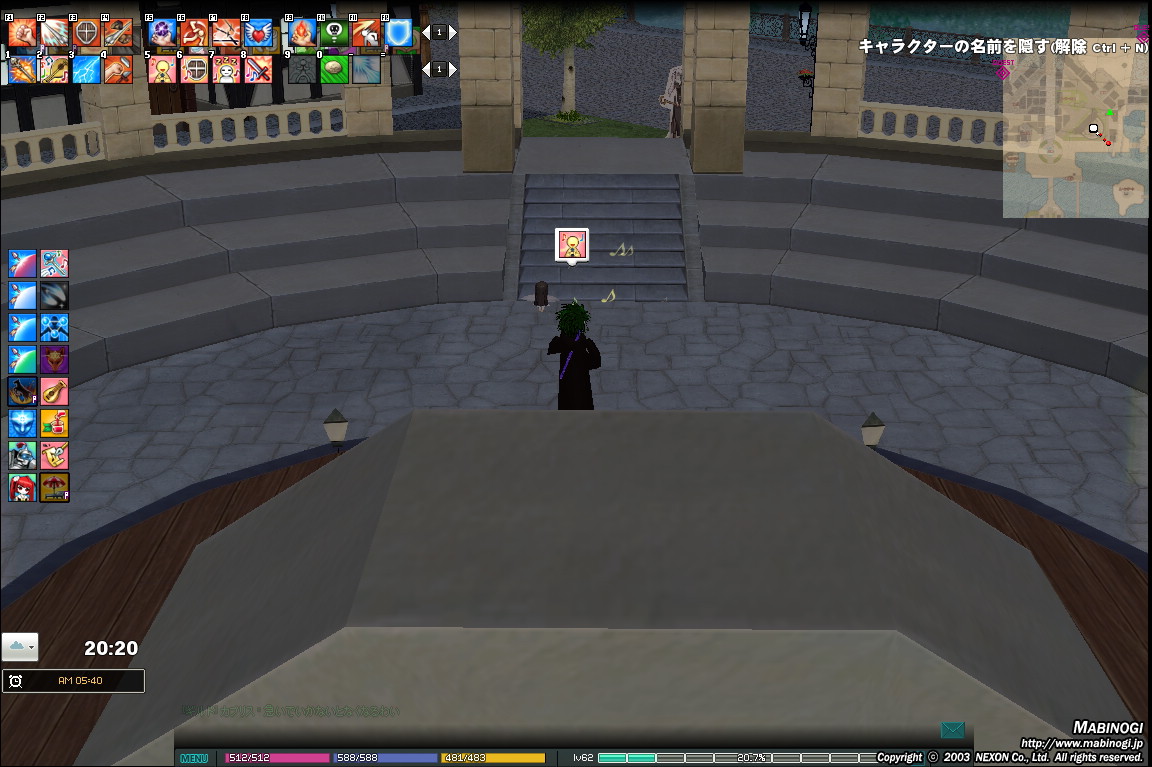Open the MENU button on bottom bar

point(194,758)
